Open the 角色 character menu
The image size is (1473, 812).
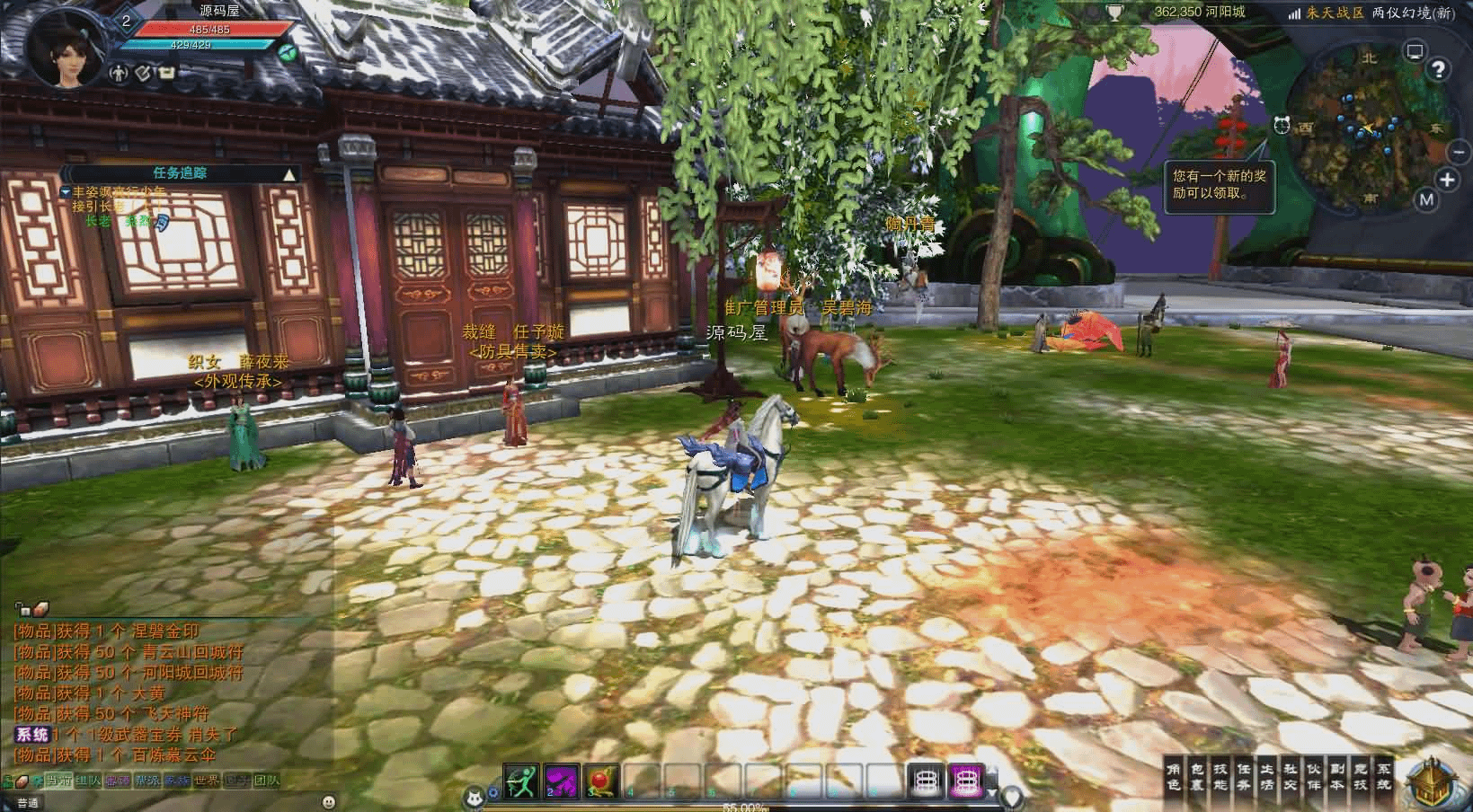pyautogui.click(x=1174, y=777)
